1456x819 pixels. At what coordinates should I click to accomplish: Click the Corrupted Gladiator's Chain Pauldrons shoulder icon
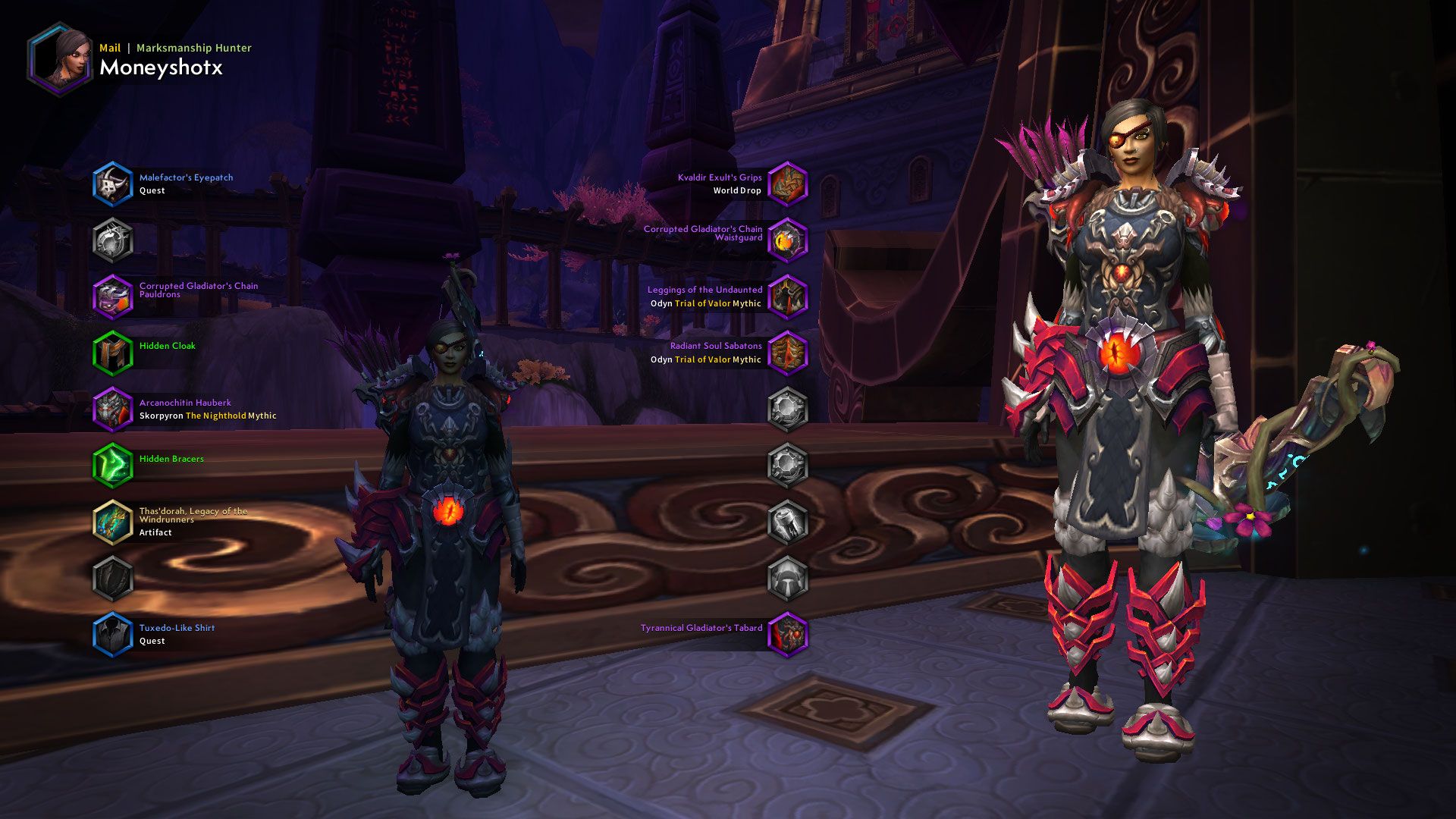(114, 296)
